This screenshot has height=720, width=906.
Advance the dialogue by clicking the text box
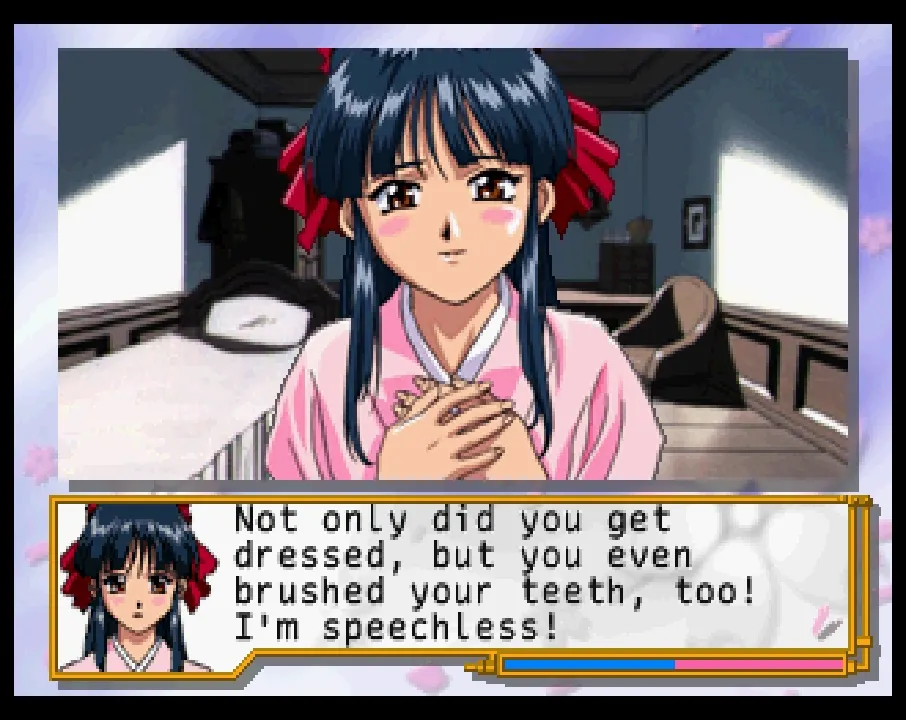(x=500, y=575)
